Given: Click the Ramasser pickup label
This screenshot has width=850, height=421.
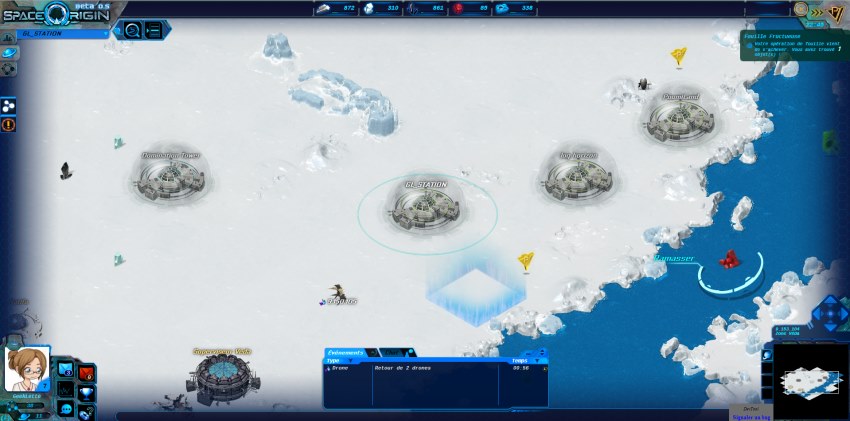Looking at the screenshot, I should (675, 258).
